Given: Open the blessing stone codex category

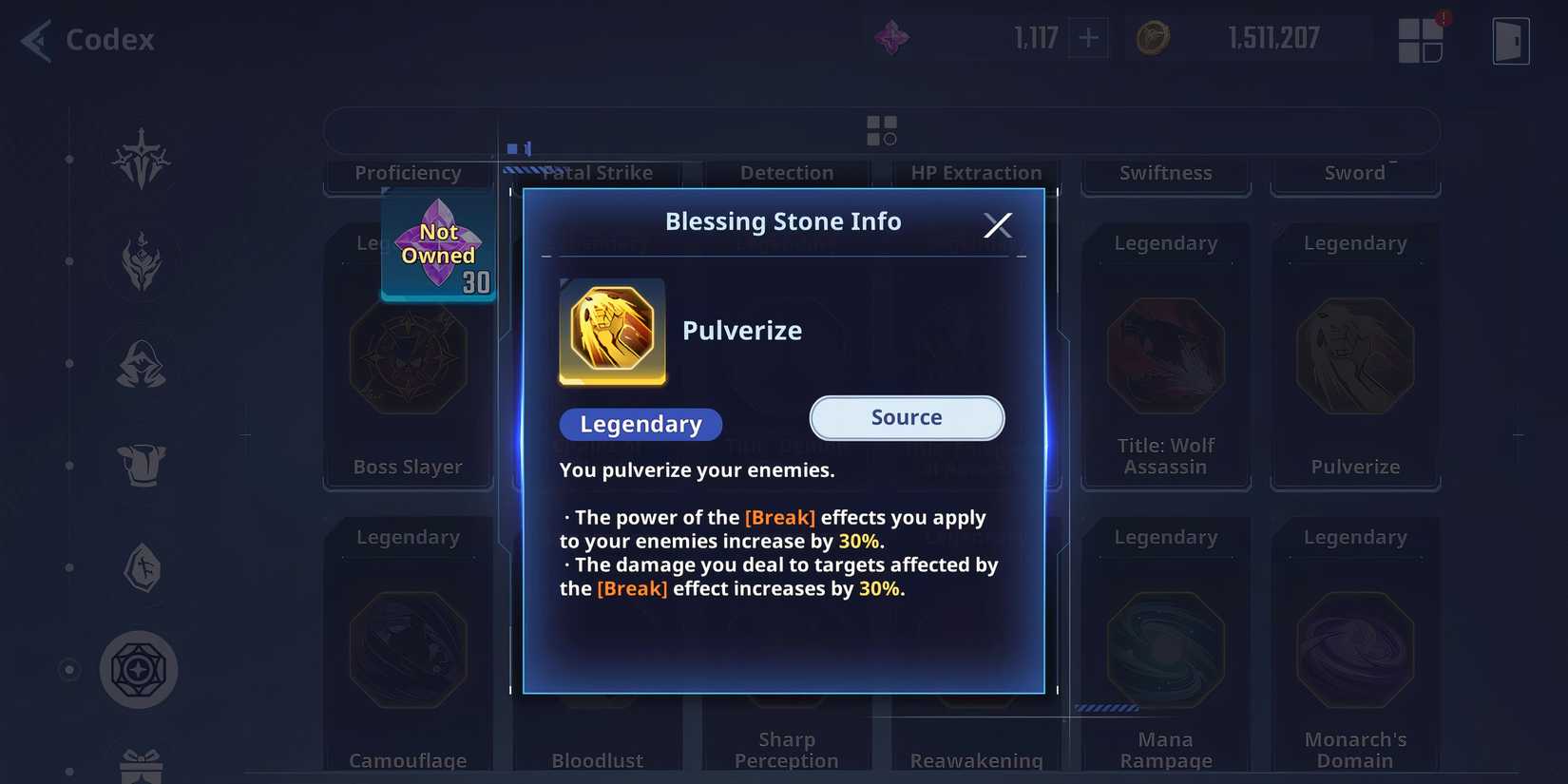Looking at the screenshot, I should pyautogui.click(x=140, y=669).
